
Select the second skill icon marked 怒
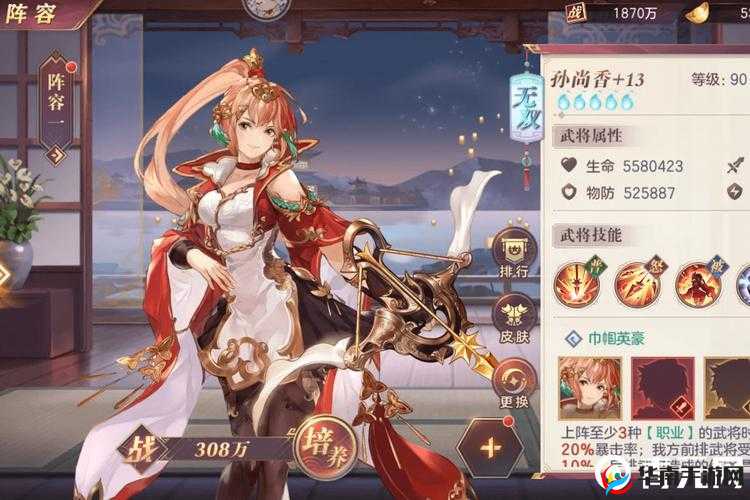638,283
